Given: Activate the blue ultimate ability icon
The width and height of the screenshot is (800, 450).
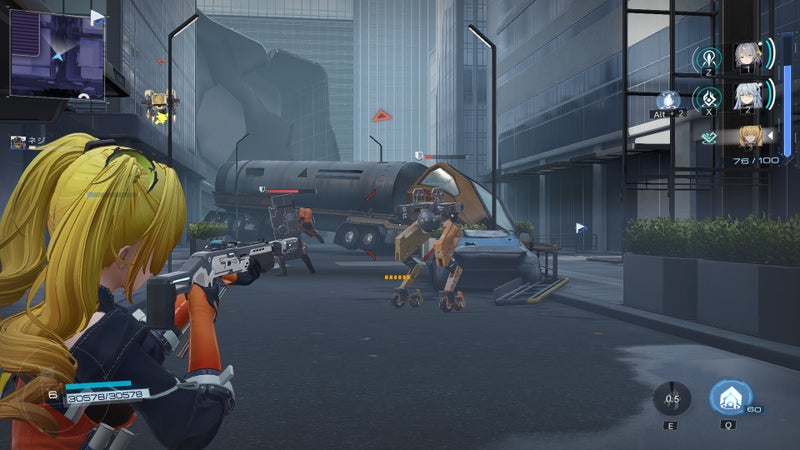Looking at the screenshot, I should coord(730,398).
